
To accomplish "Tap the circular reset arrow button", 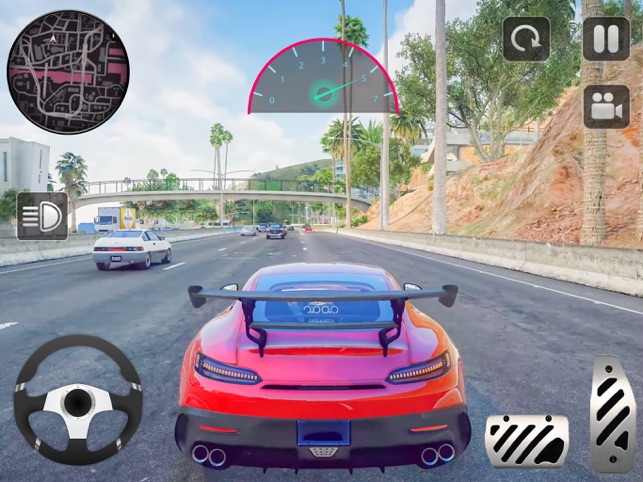I will [x=526, y=39].
